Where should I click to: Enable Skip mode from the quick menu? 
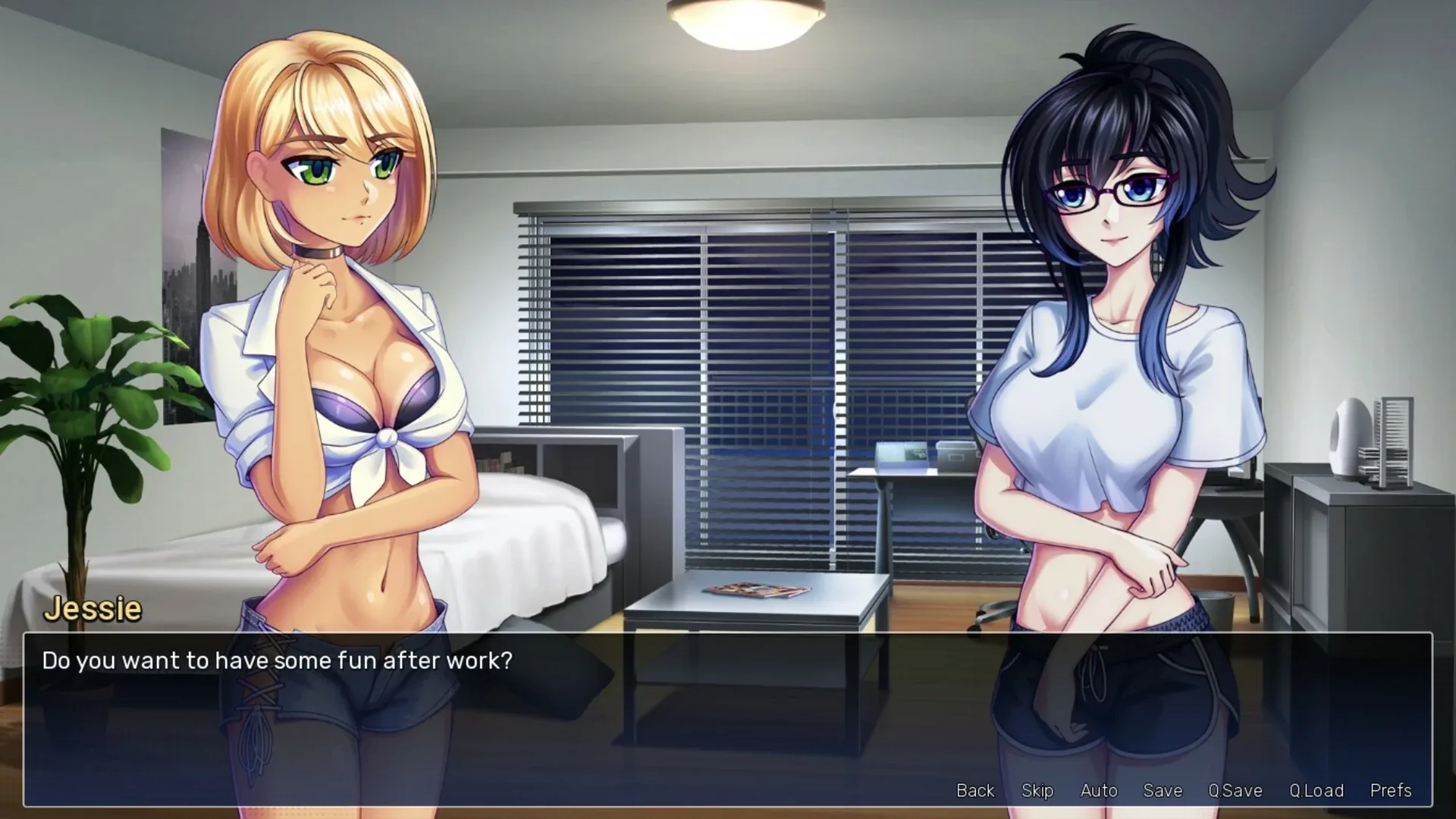point(1038,790)
